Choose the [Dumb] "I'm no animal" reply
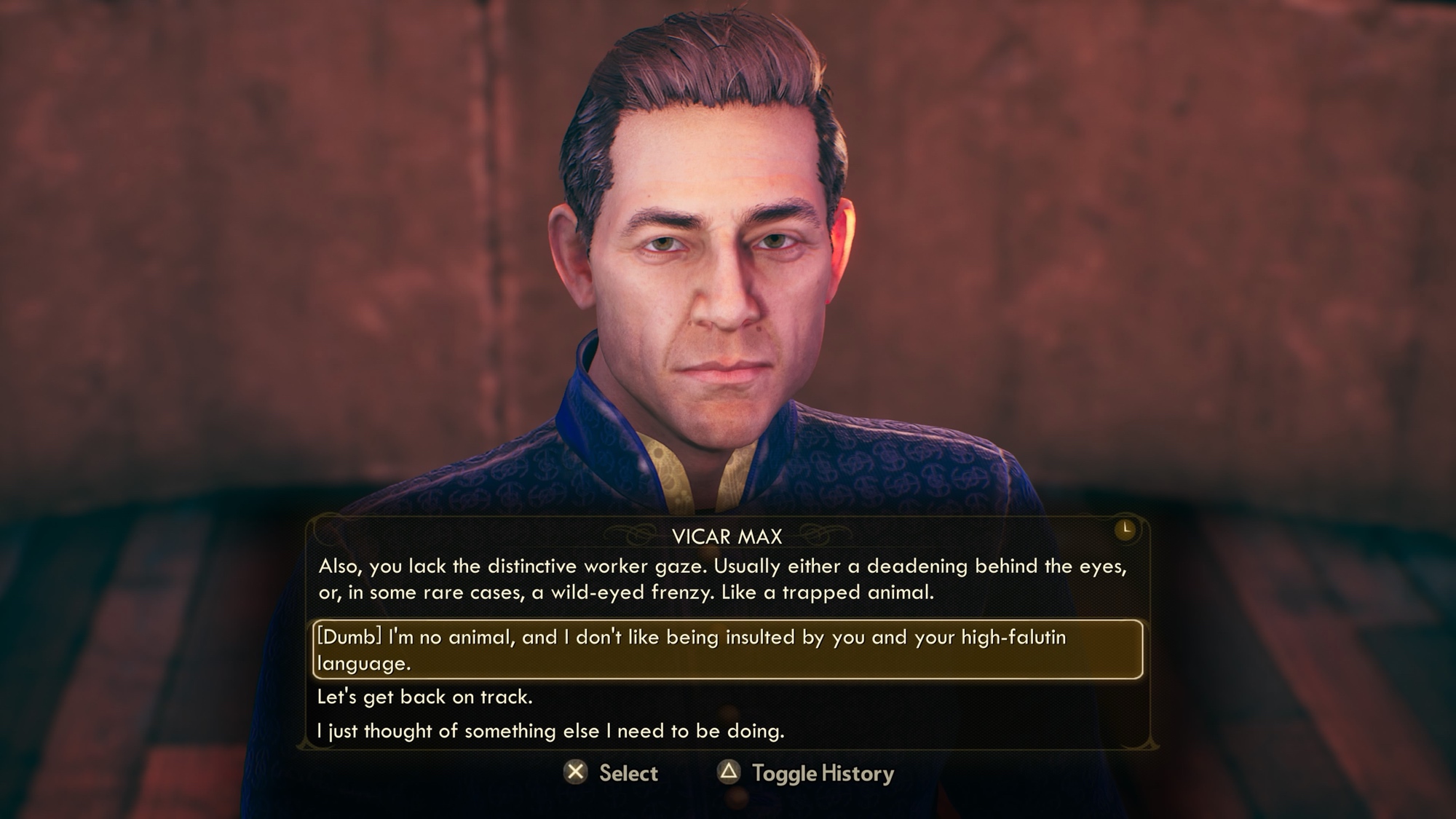Image resolution: width=1456 pixels, height=819 pixels. coord(727,649)
